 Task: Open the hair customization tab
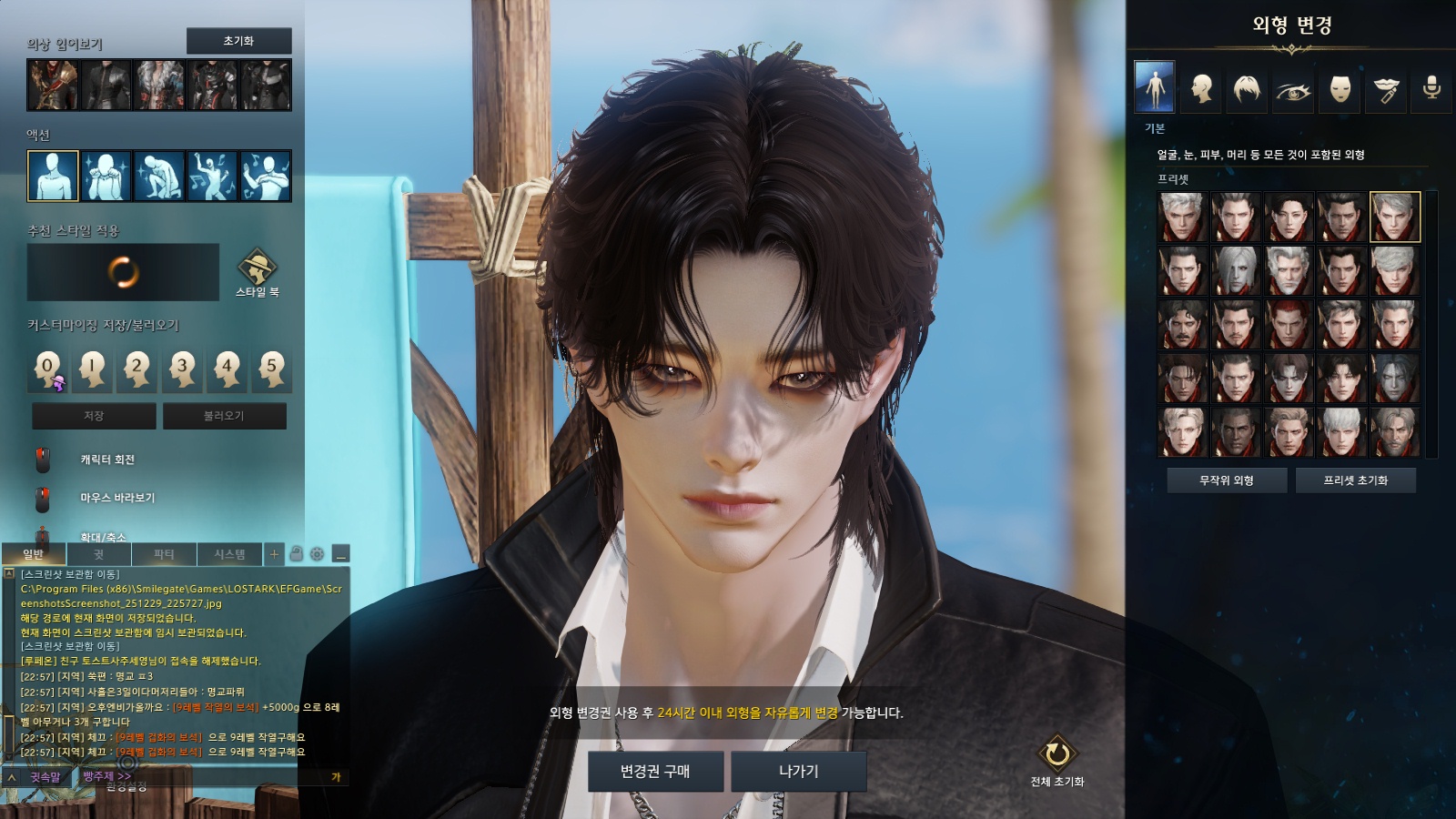1247,88
